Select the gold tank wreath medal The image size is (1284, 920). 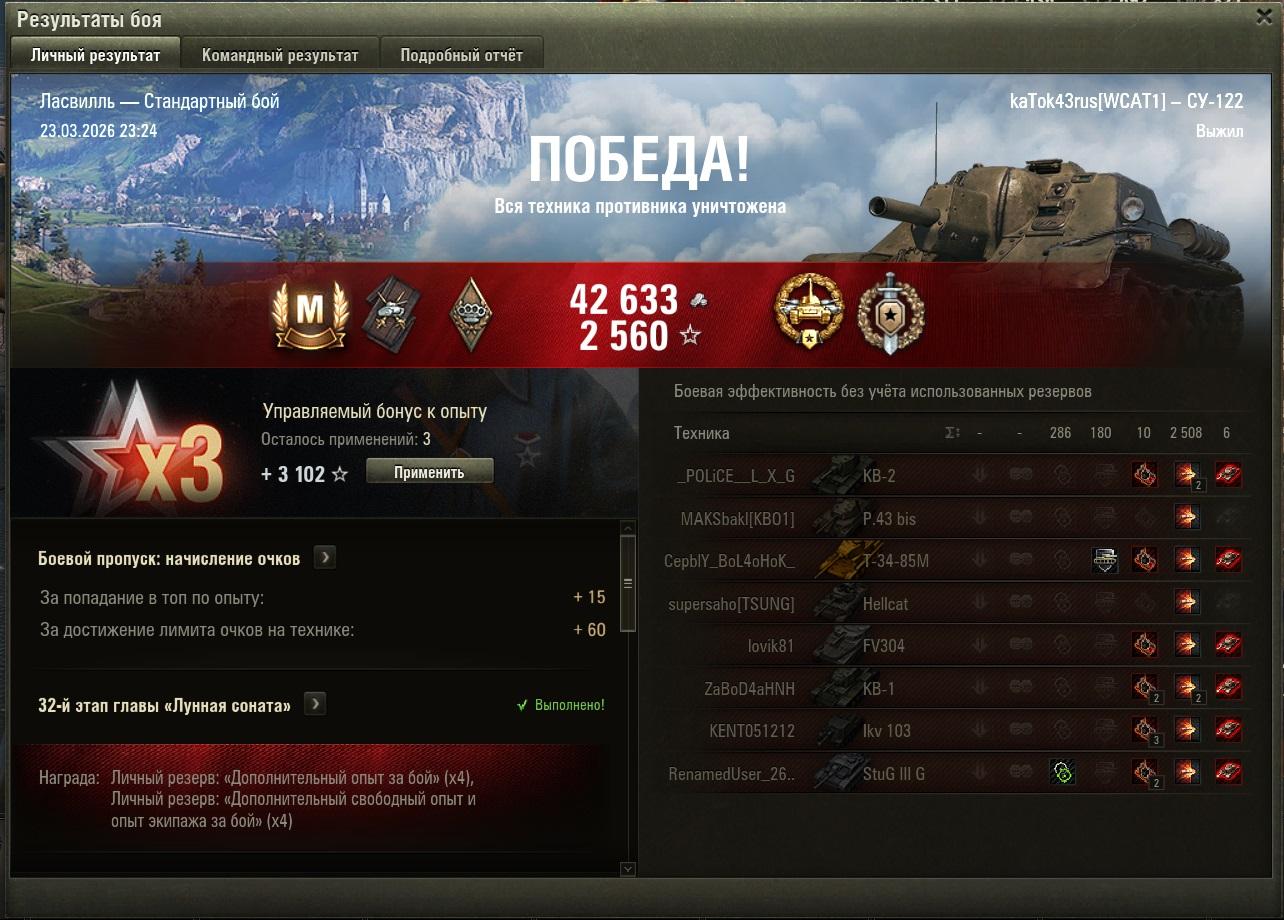point(808,313)
